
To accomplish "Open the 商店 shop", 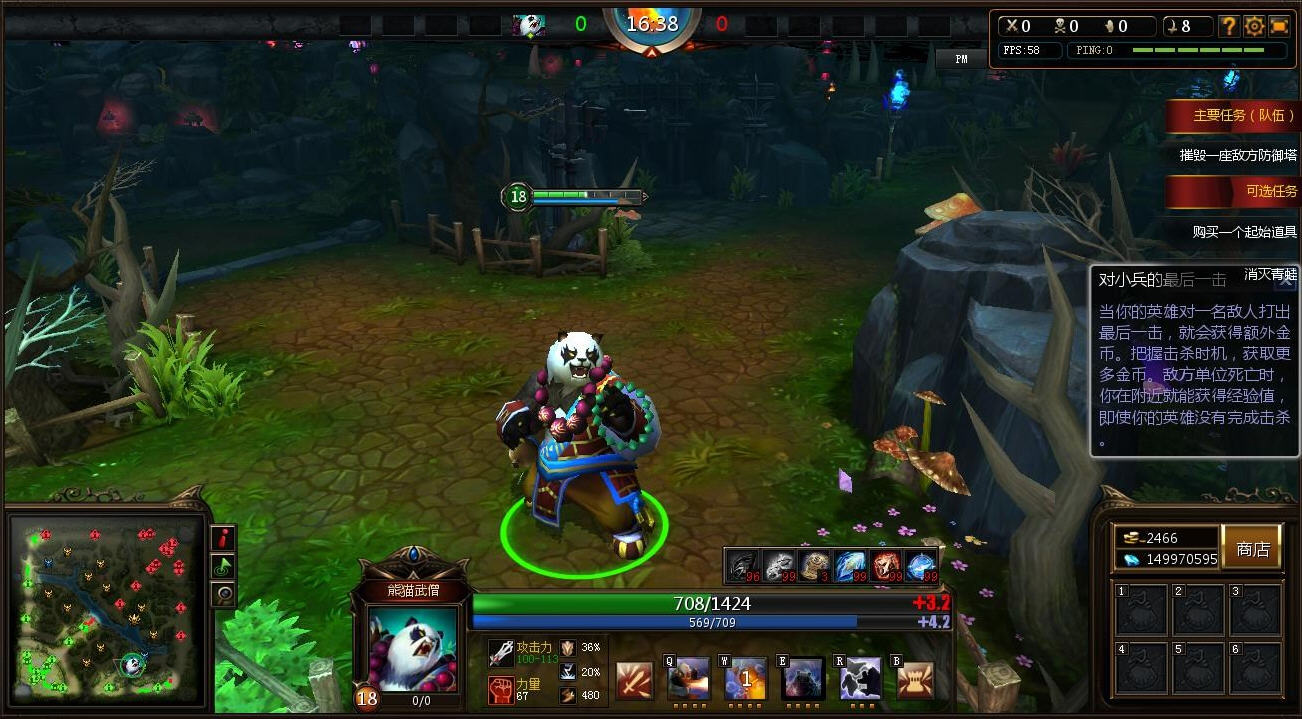I will click(x=1252, y=548).
